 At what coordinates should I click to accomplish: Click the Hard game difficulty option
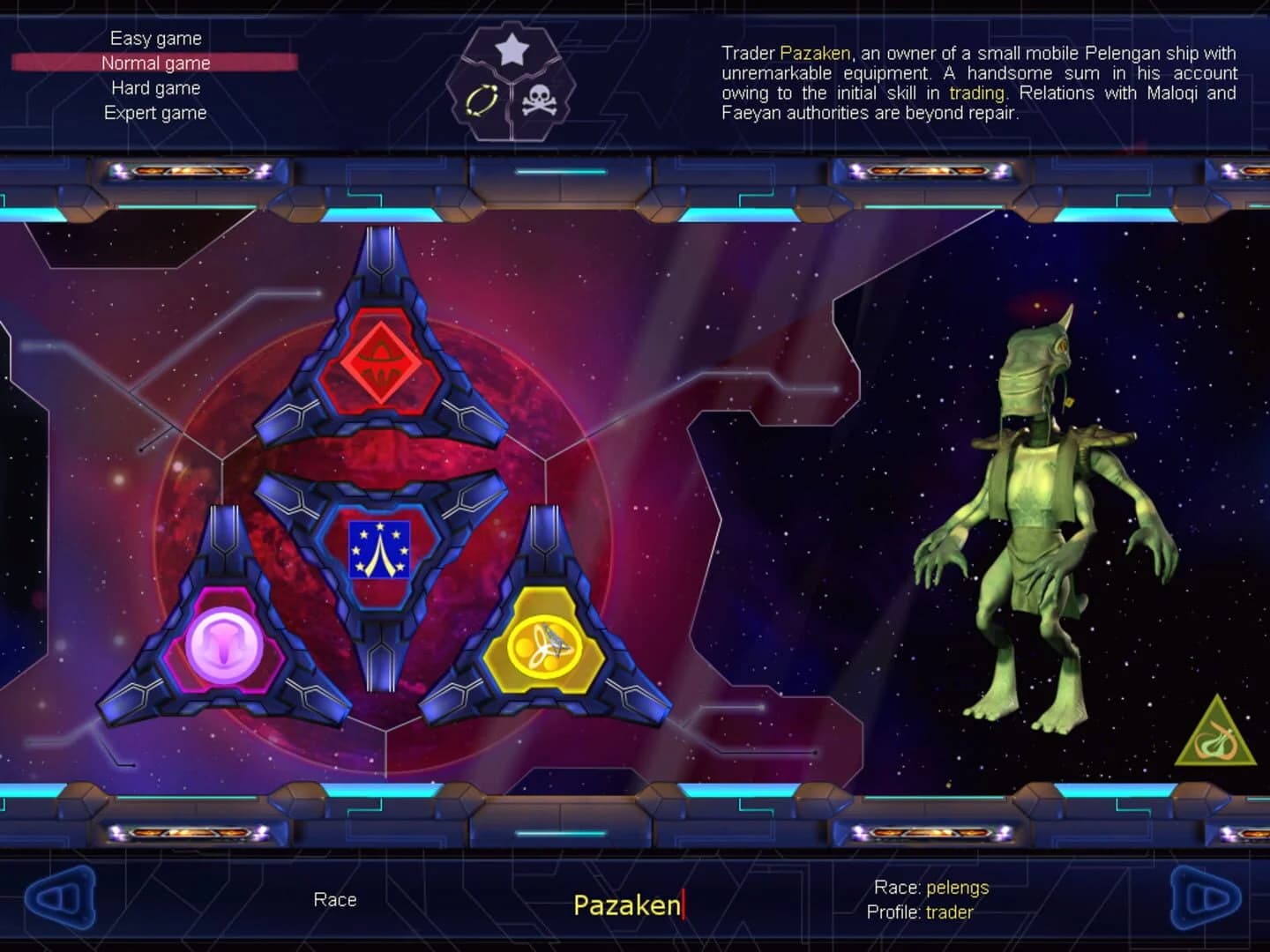155,87
